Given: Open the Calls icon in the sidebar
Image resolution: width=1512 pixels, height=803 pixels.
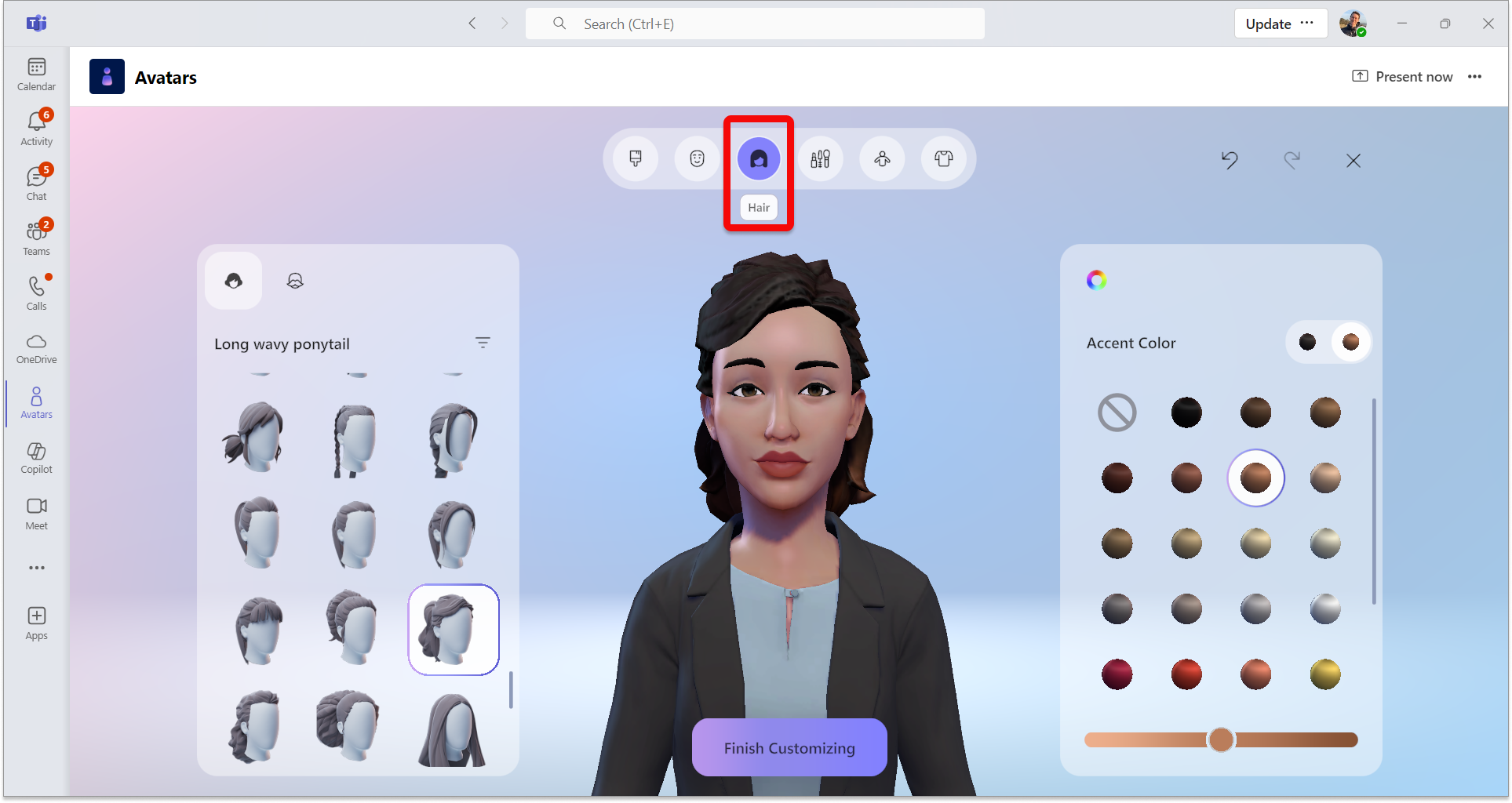Looking at the screenshot, I should (36, 292).
